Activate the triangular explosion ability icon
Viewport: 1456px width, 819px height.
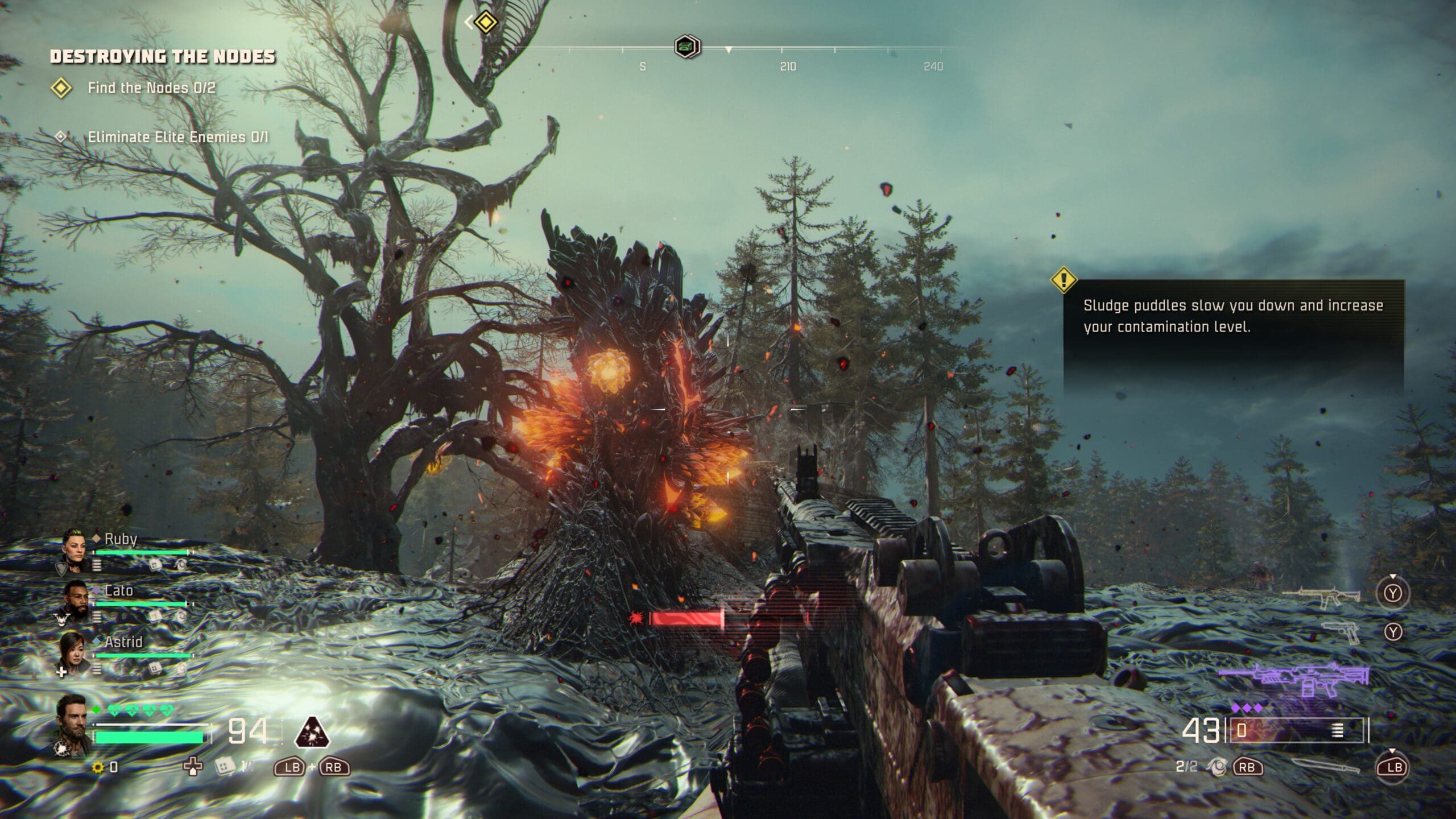click(312, 733)
